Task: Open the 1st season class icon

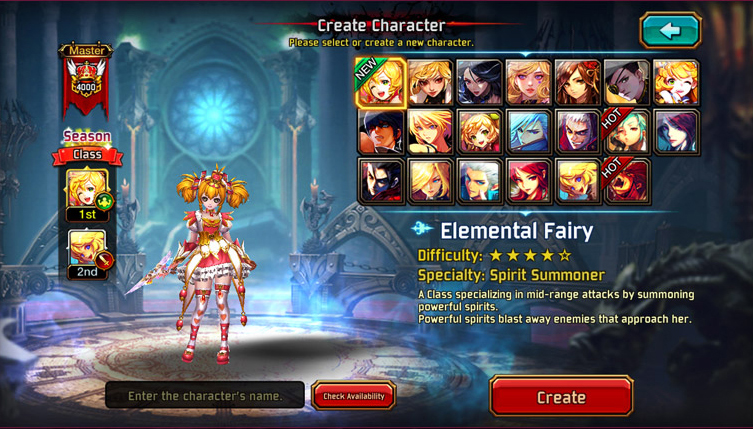Action: [x=87, y=190]
